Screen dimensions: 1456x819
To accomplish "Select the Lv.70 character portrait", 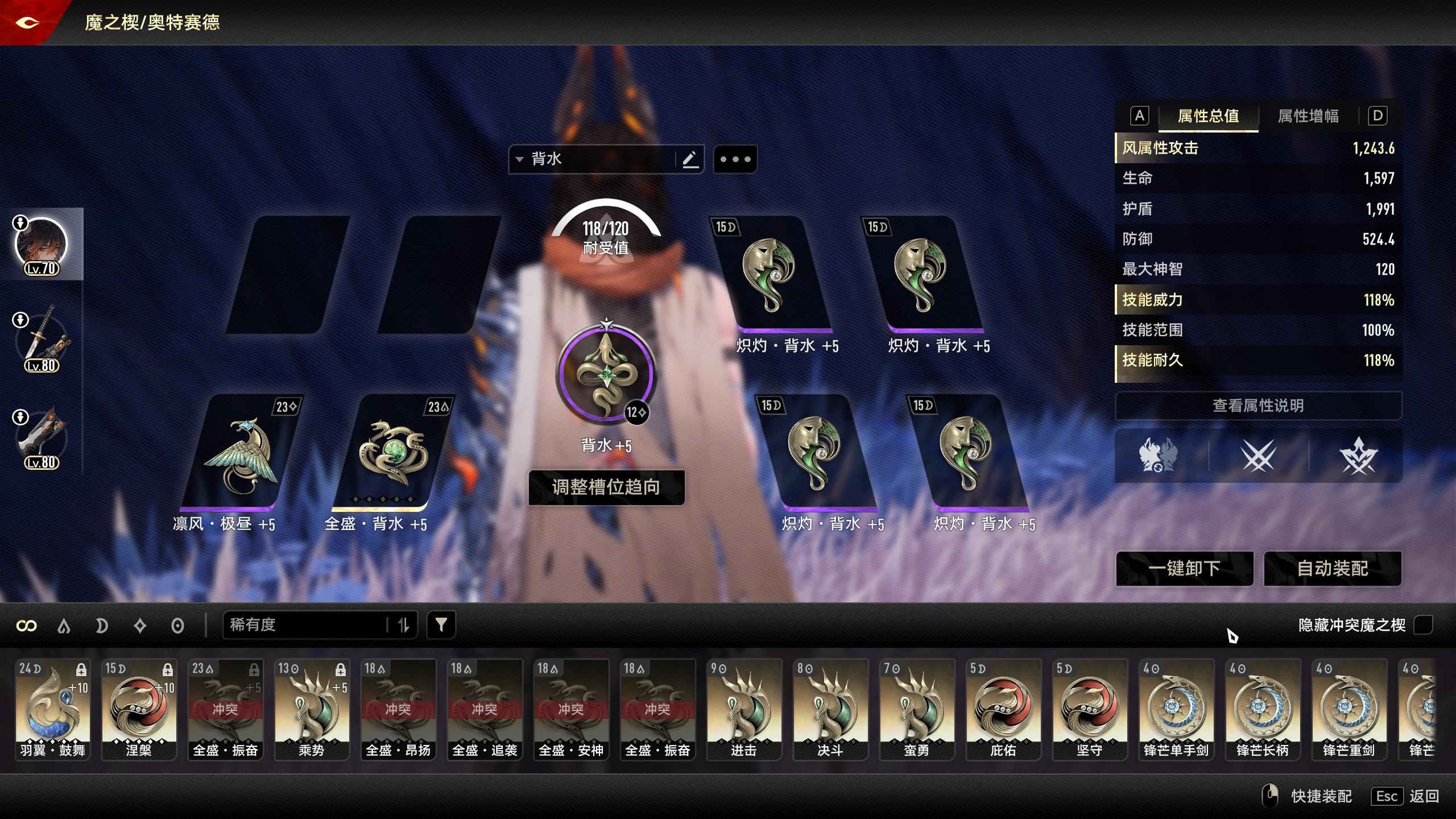I will pos(41,245).
